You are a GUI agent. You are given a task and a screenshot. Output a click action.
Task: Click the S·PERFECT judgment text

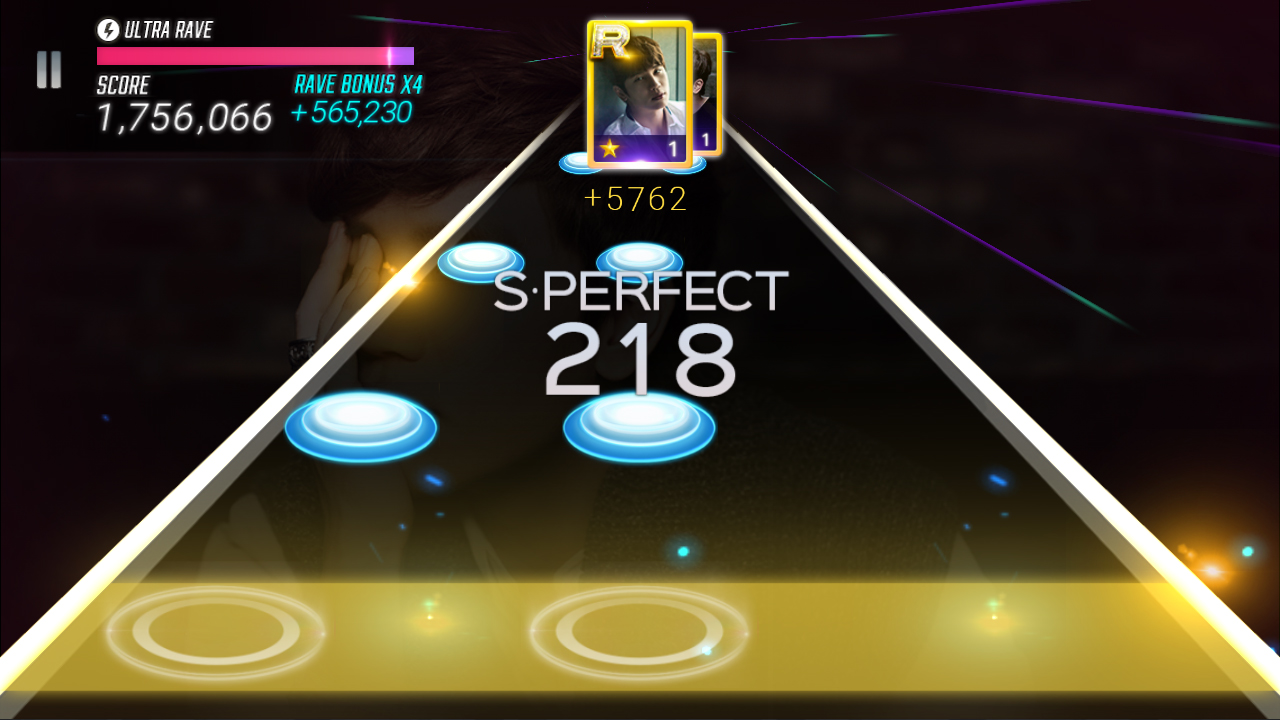pyautogui.click(x=640, y=291)
